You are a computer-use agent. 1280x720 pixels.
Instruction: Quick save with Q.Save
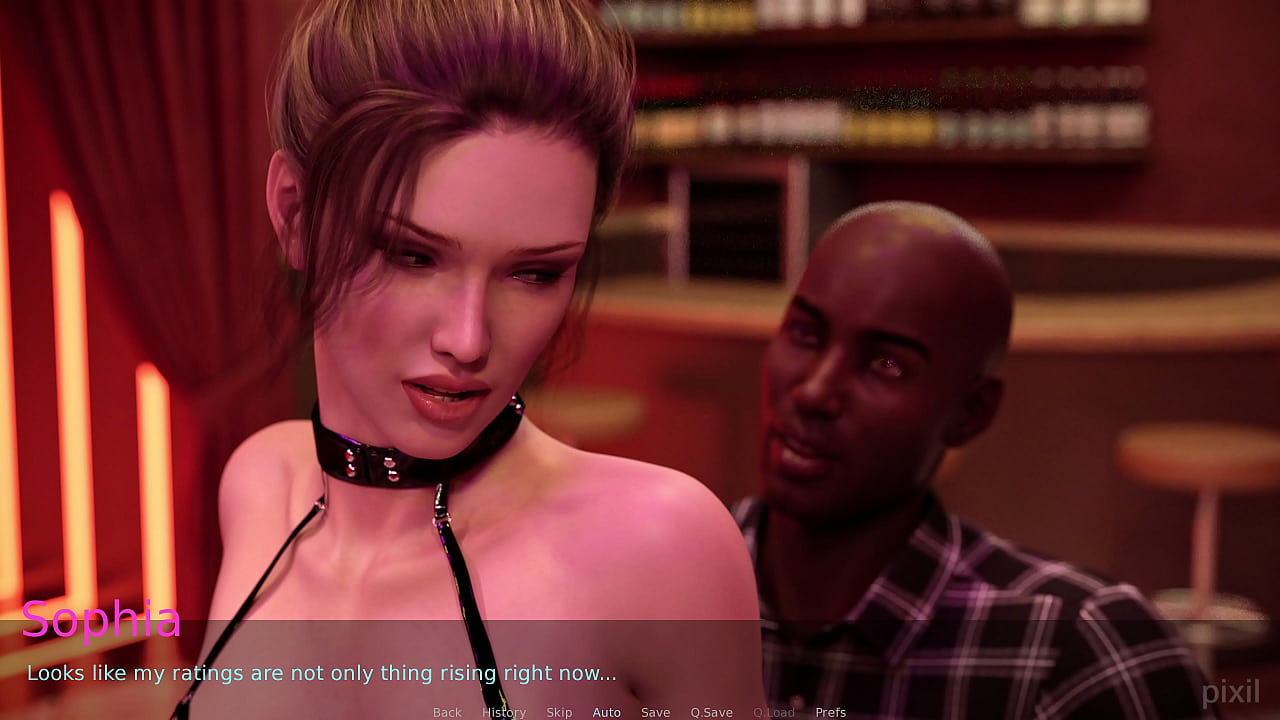click(711, 712)
